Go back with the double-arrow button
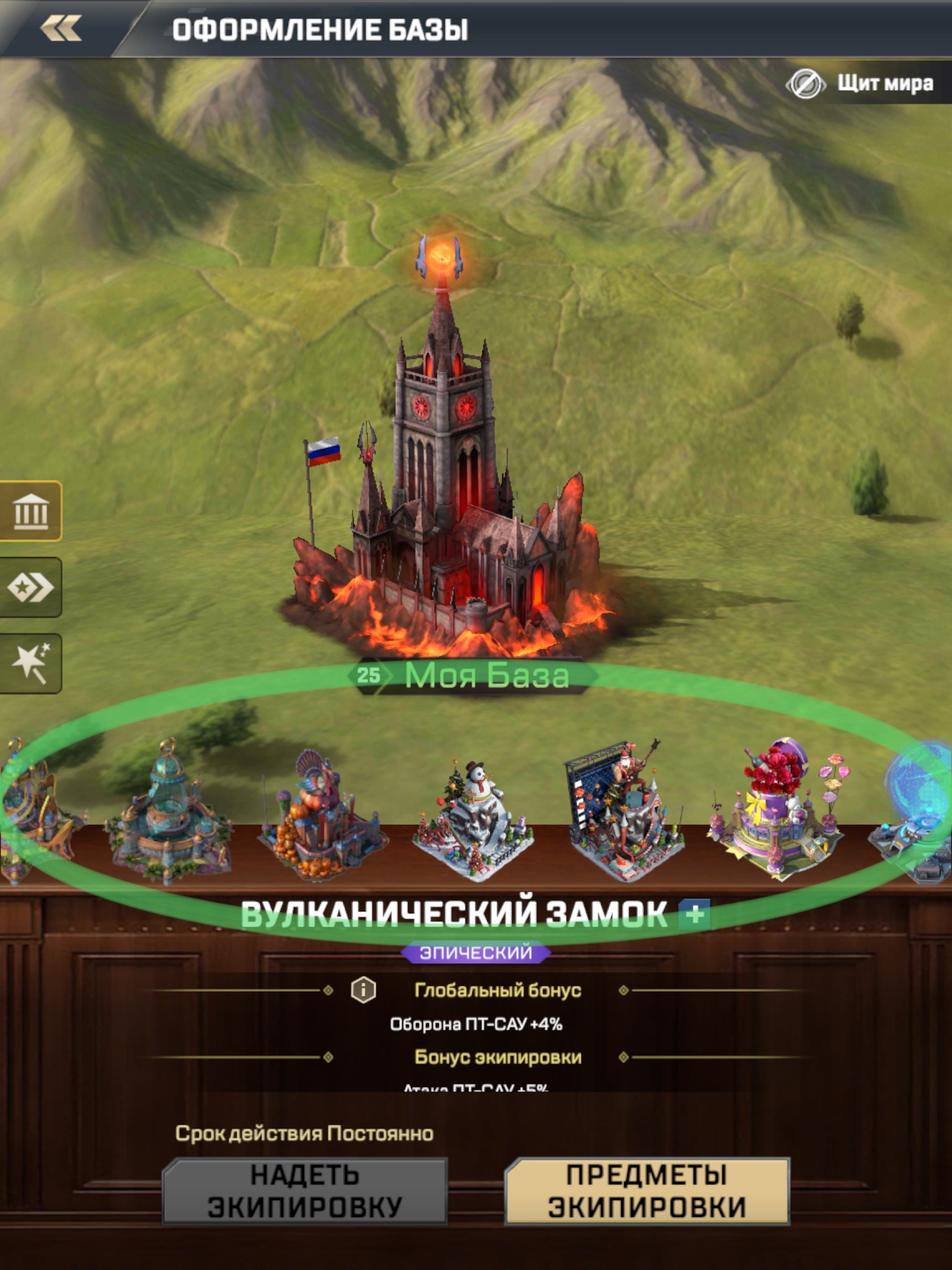This screenshot has height=1270, width=952. pos(61,29)
